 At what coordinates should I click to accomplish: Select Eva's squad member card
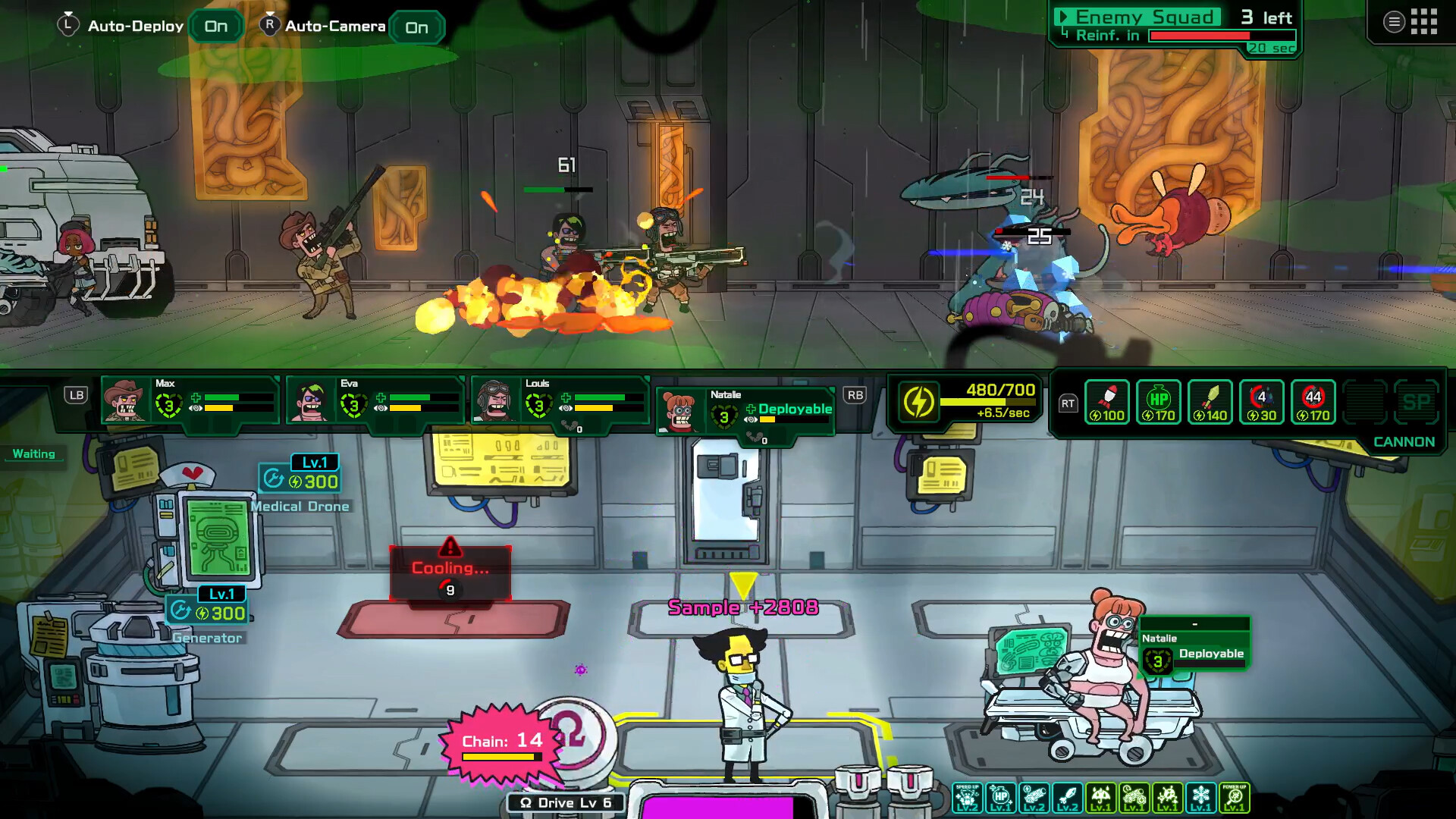coord(375,400)
